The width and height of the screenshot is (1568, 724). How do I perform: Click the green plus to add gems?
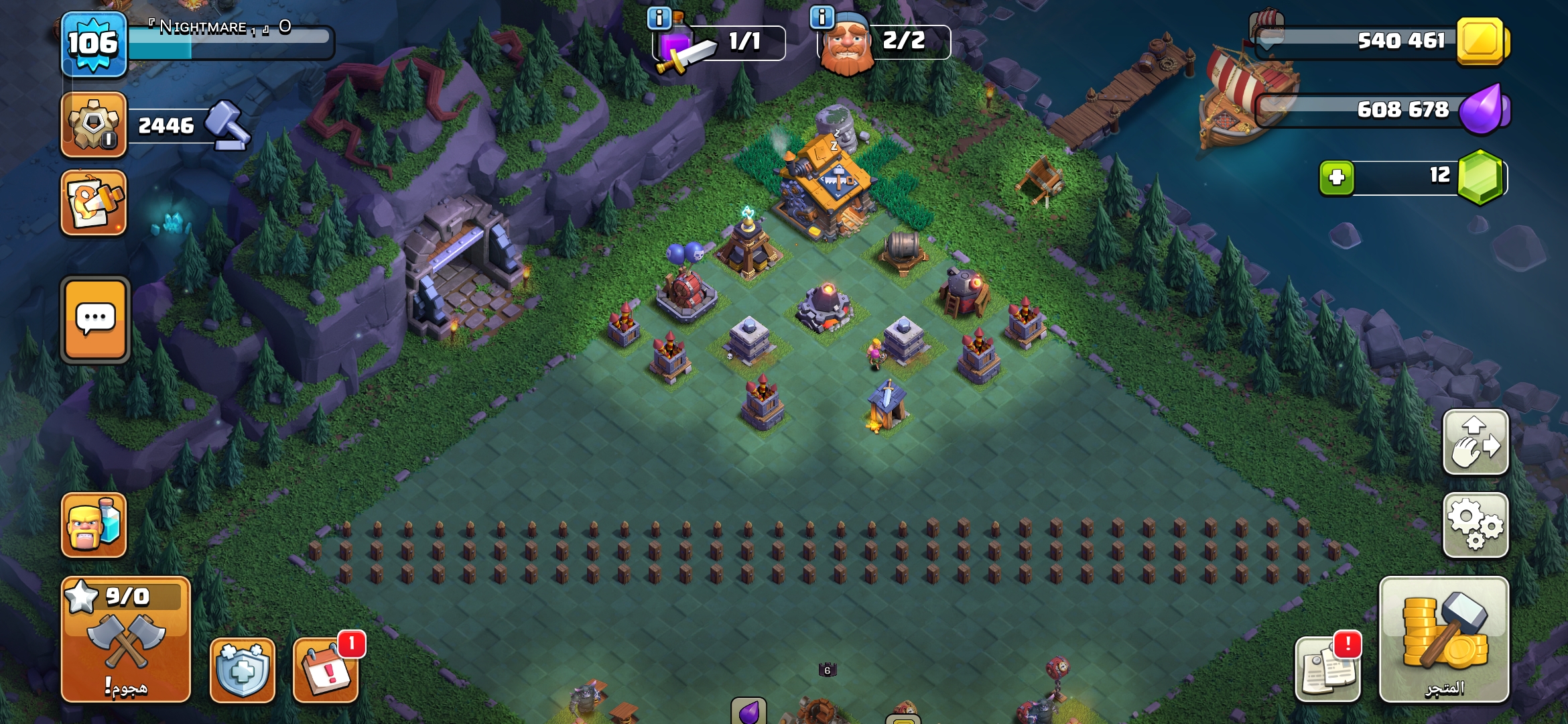click(x=1337, y=178)
